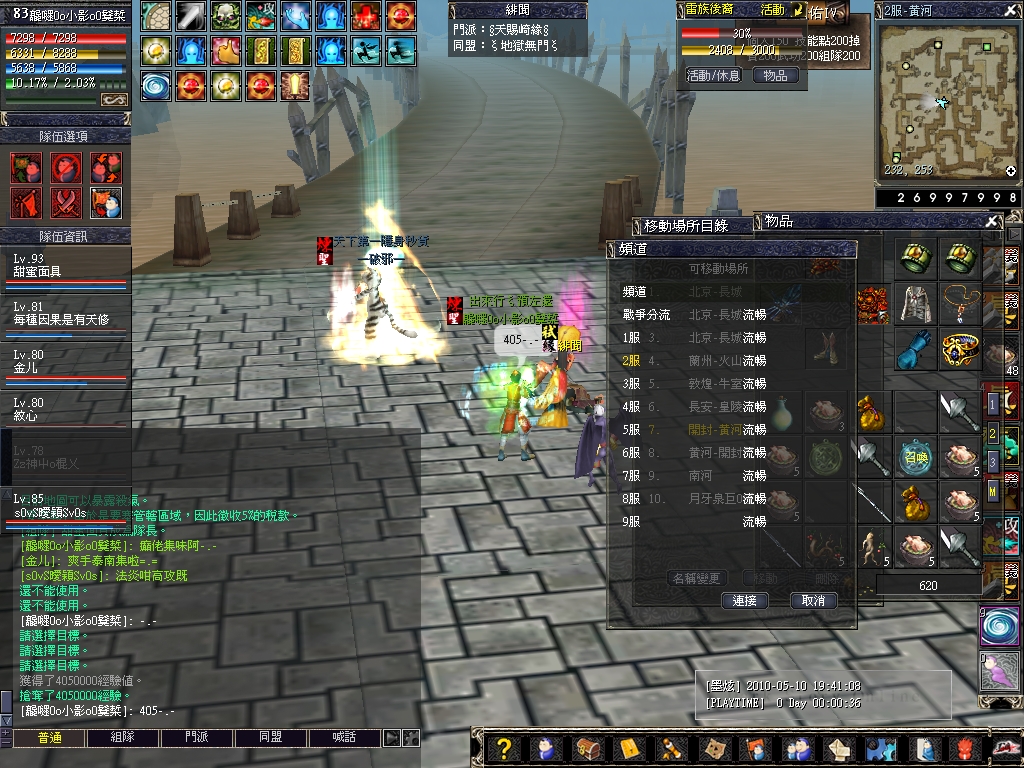Click the 連接 connect button

coord(744,601)
